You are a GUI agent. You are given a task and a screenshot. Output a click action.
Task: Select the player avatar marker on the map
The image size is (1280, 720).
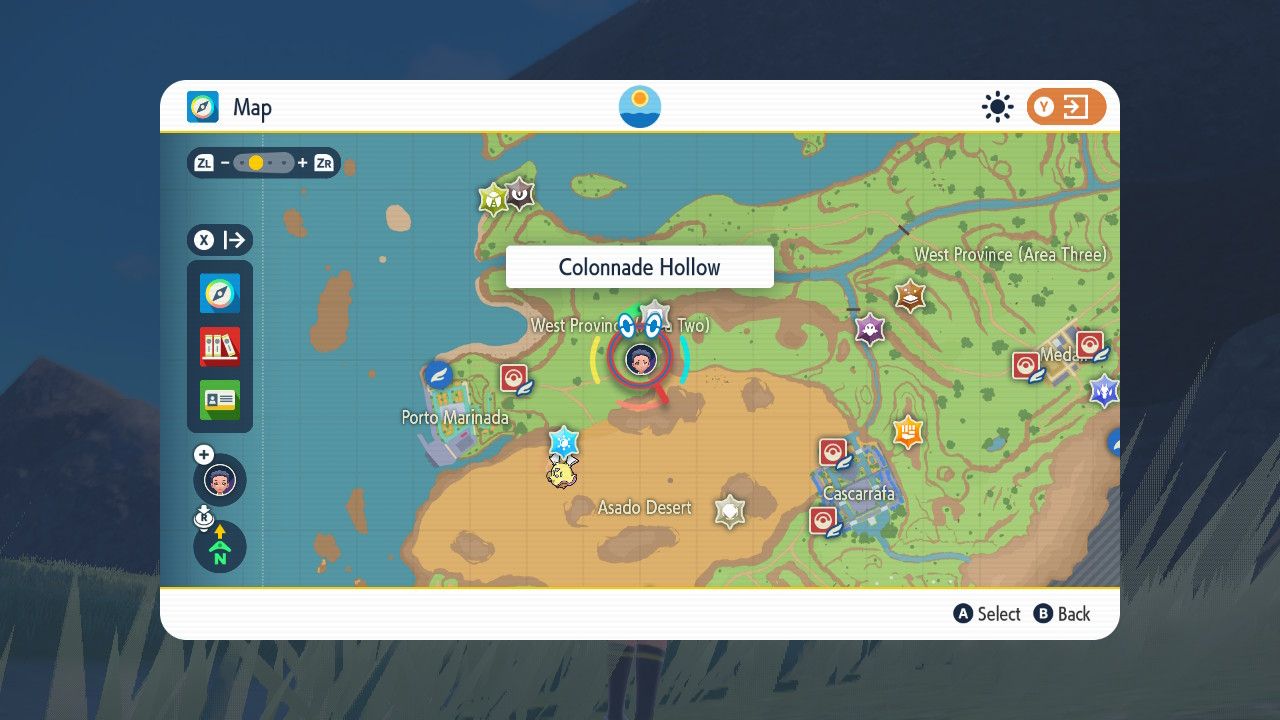pyautogui.click(x=640, y=358)
